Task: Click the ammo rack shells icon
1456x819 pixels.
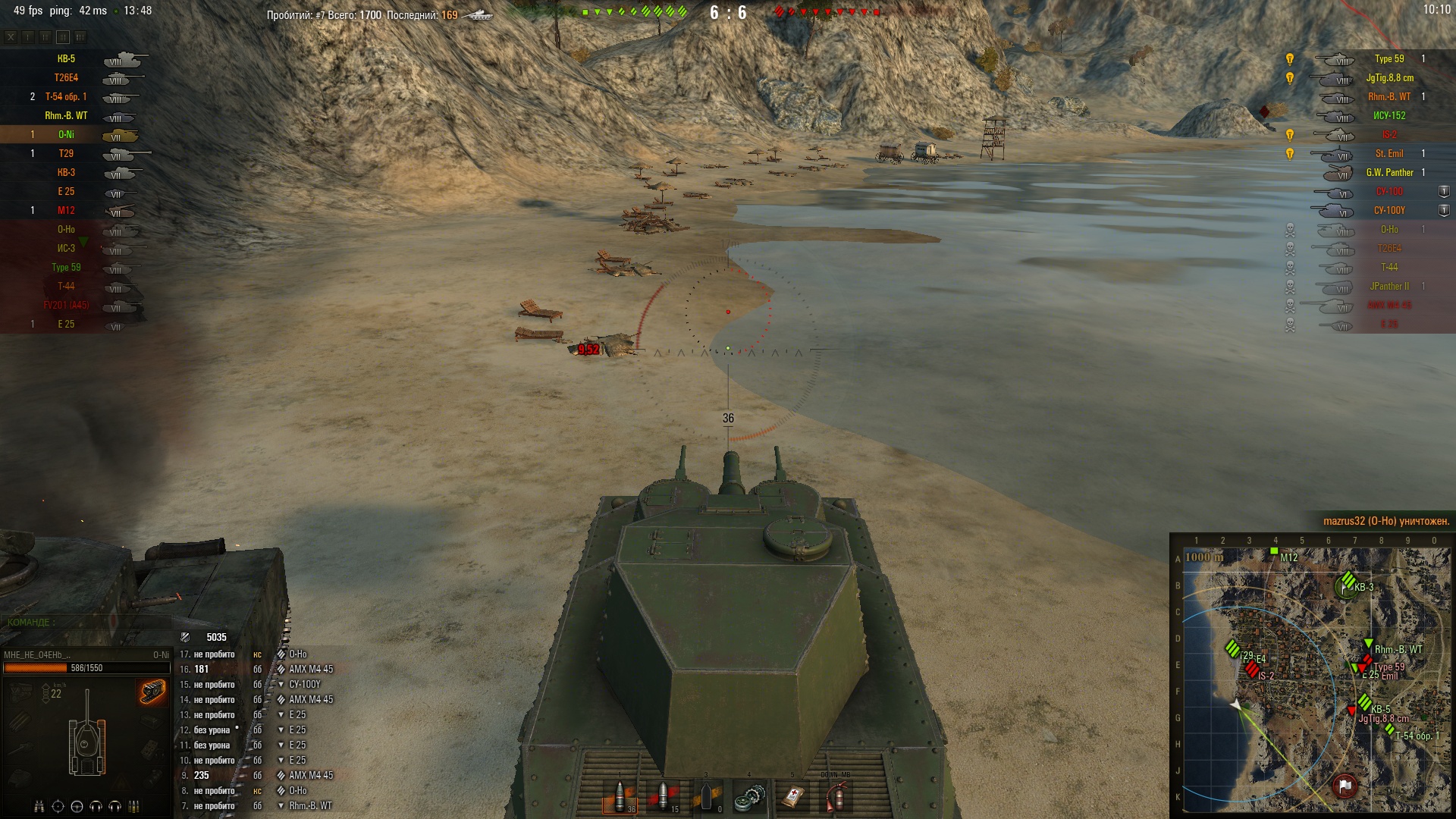Action: pyautogui.click(x=134, y=806)
